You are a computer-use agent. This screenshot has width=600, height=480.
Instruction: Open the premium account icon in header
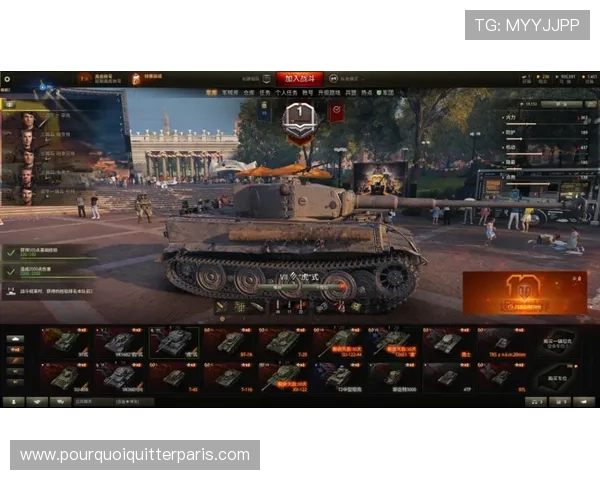pos(85,77)
